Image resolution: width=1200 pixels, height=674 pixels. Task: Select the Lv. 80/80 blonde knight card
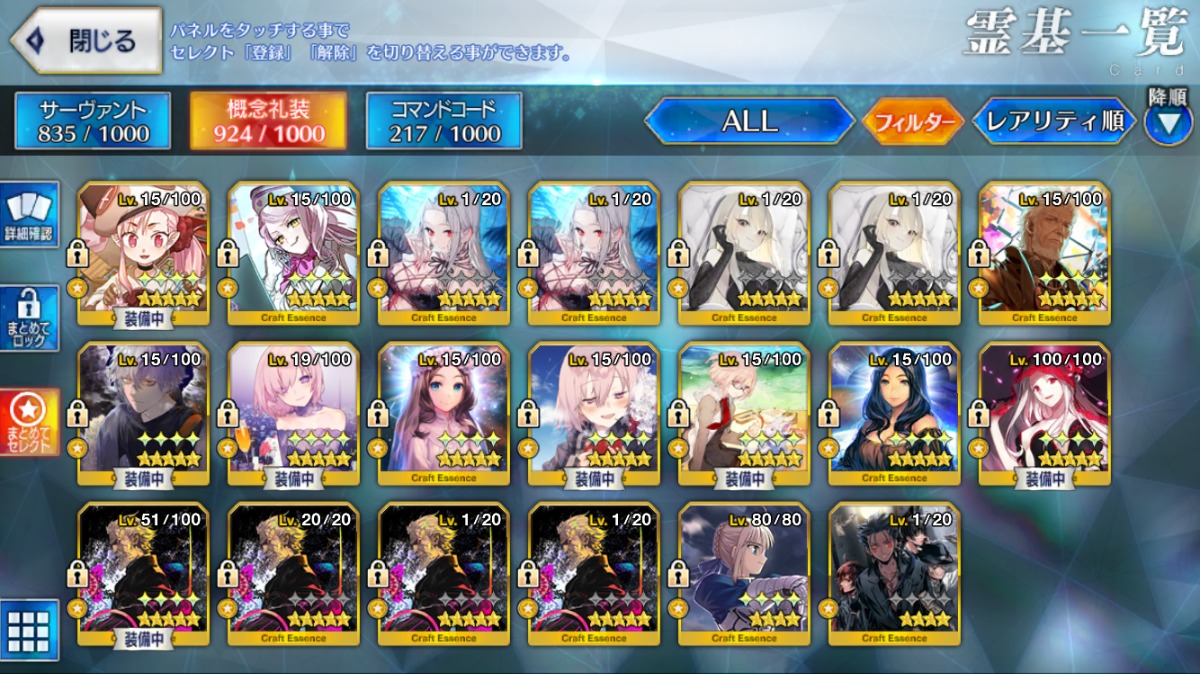tap(744, 574)
